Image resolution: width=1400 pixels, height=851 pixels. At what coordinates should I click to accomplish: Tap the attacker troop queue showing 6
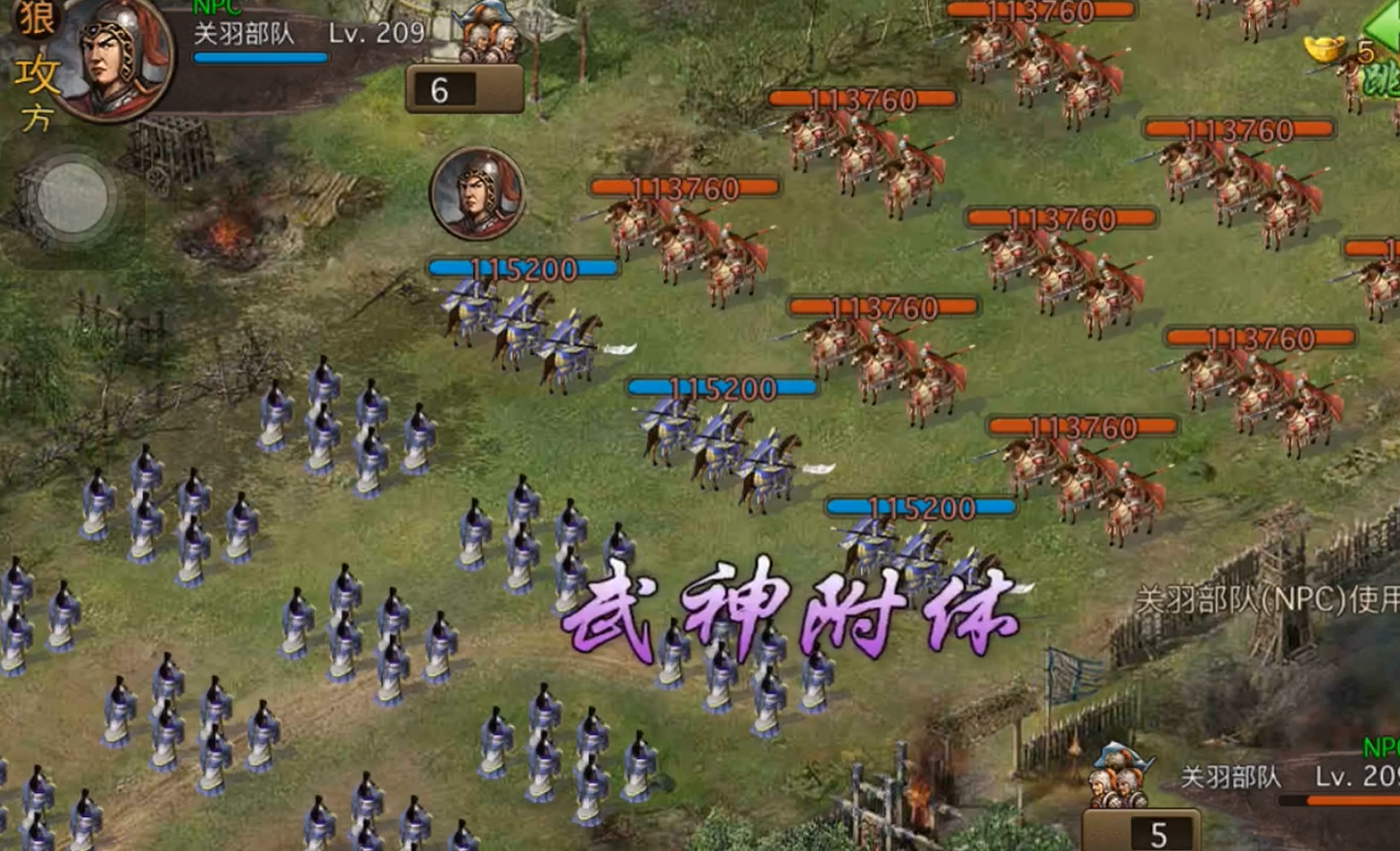pyautogui.click(x=464, y=89)
